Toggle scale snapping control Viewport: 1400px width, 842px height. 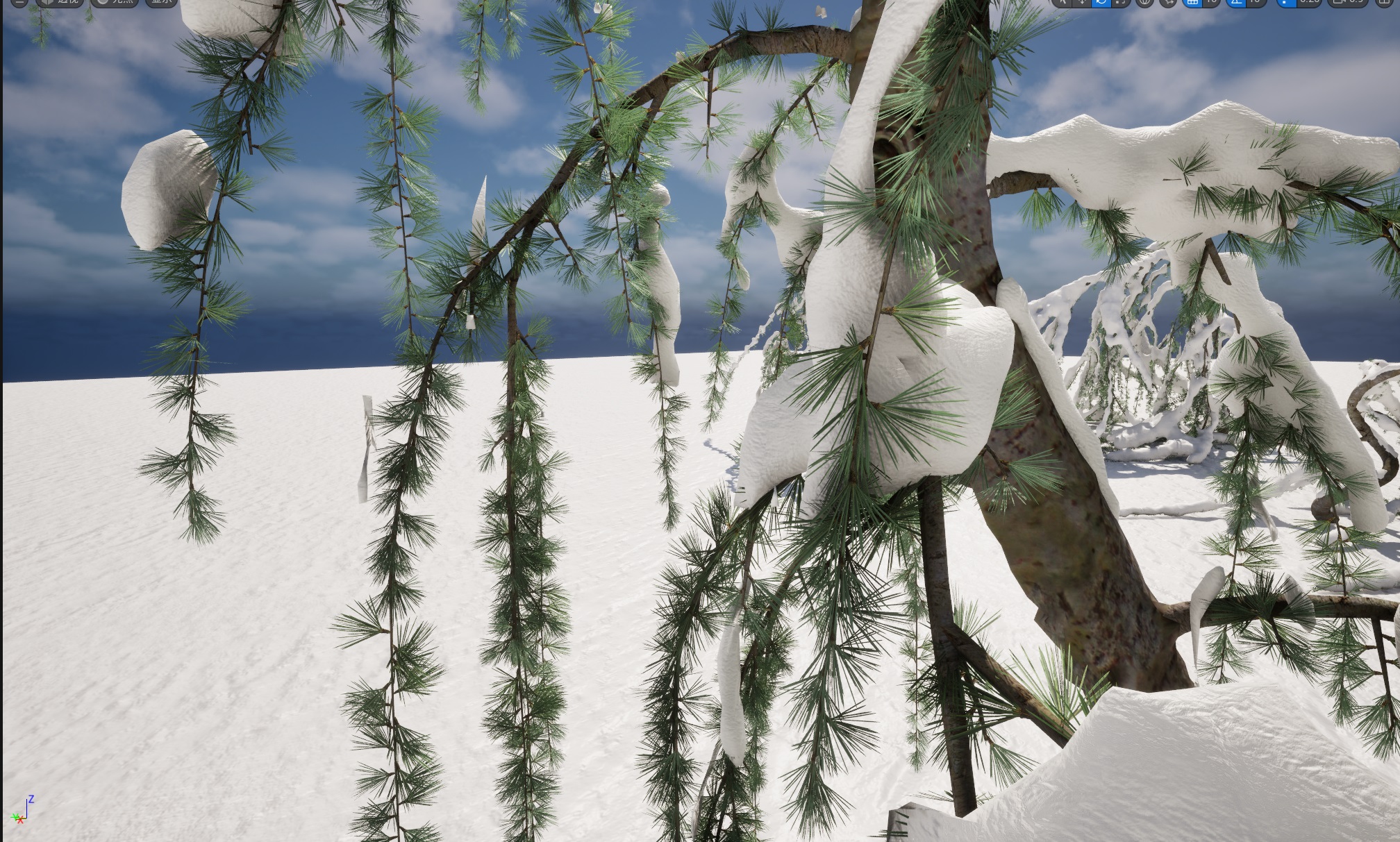click(1283, 3)
